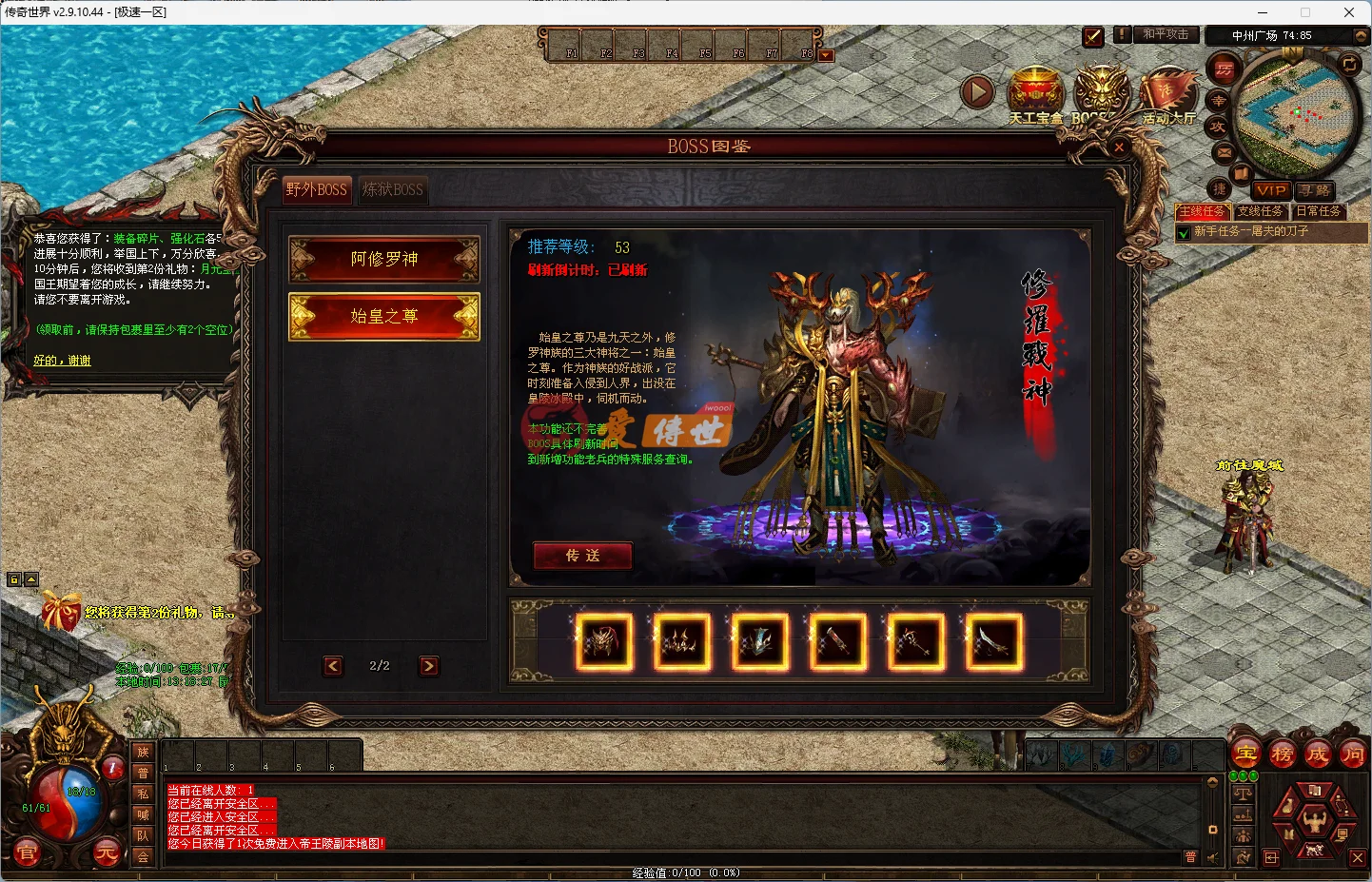Viewport: 1372px width, 882px height.
Task: Select 阿修罗神 from the boss list
Action: pos(383,259)
